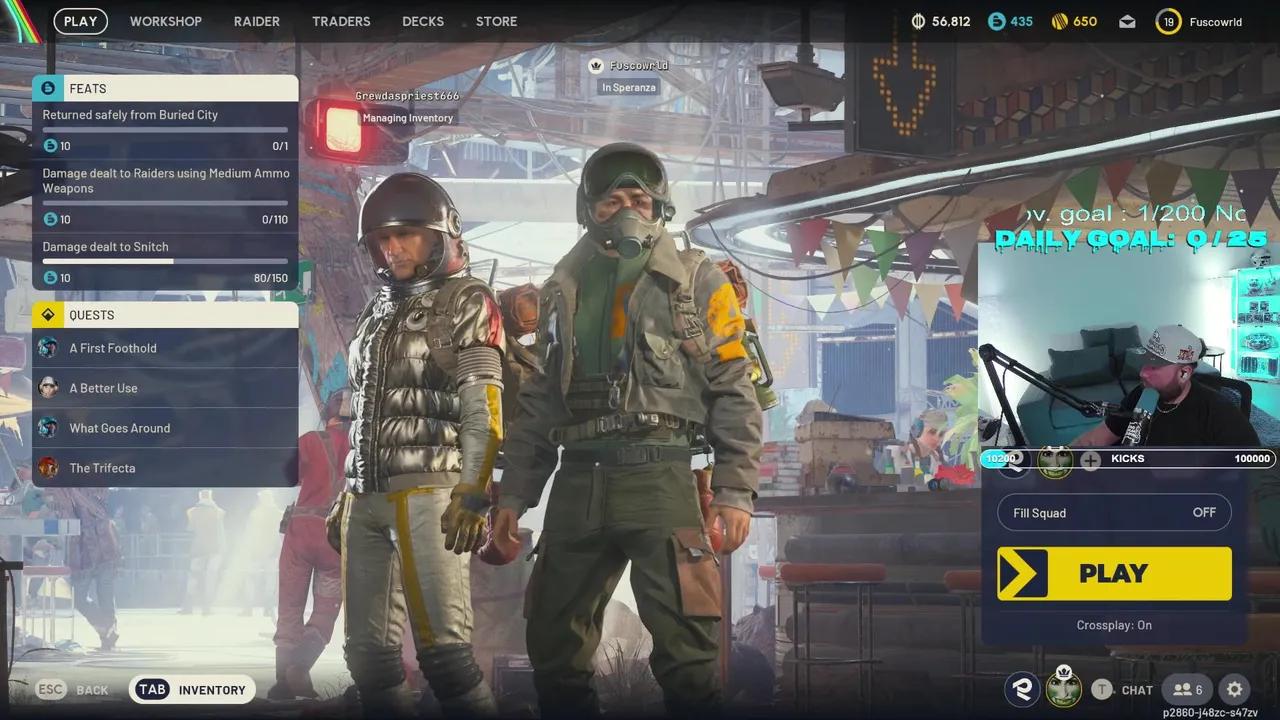Open the WORKSHOP menu item

tap(166, 20)
